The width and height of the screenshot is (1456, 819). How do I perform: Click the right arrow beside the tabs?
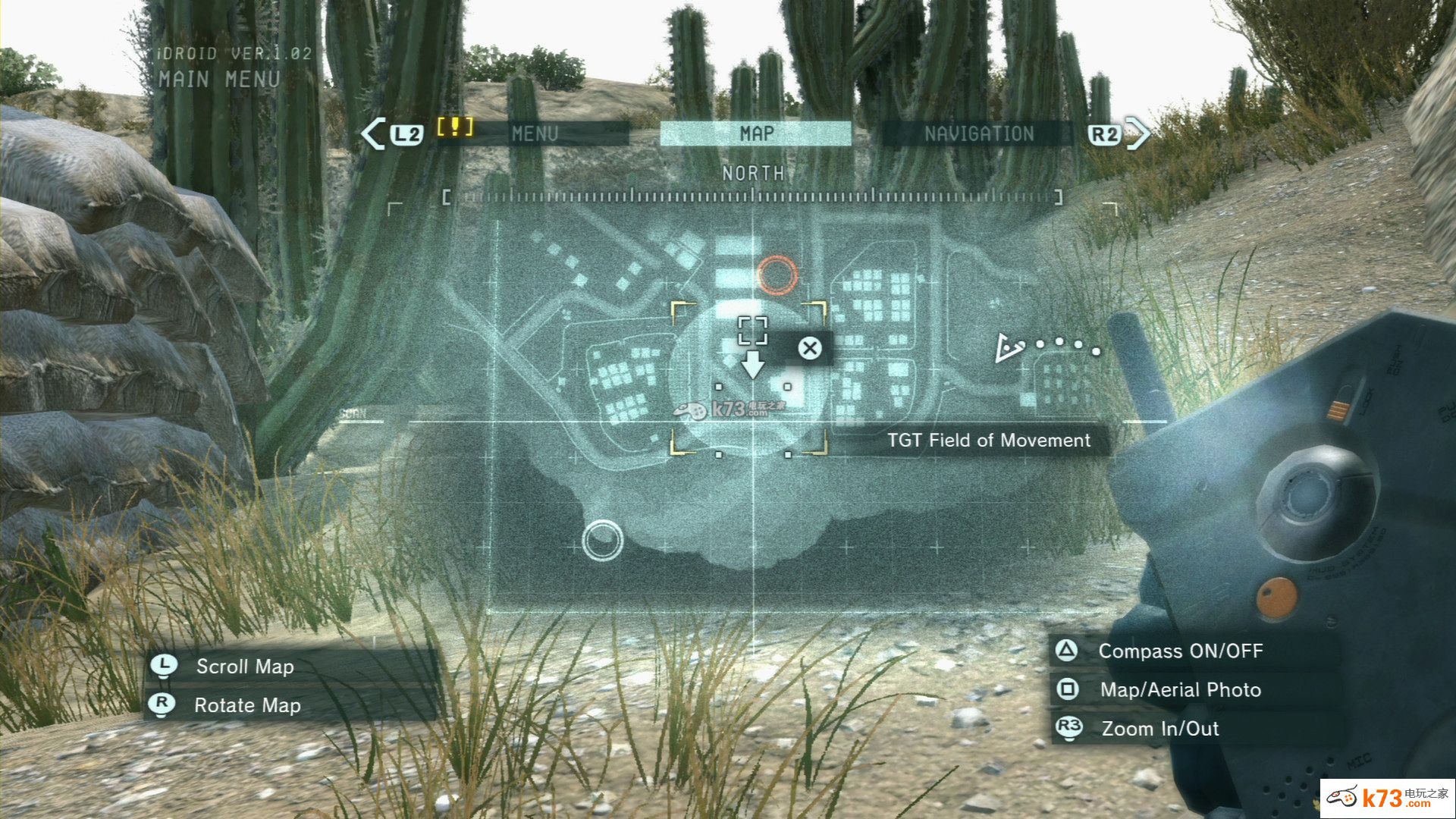pos(1139,134)
